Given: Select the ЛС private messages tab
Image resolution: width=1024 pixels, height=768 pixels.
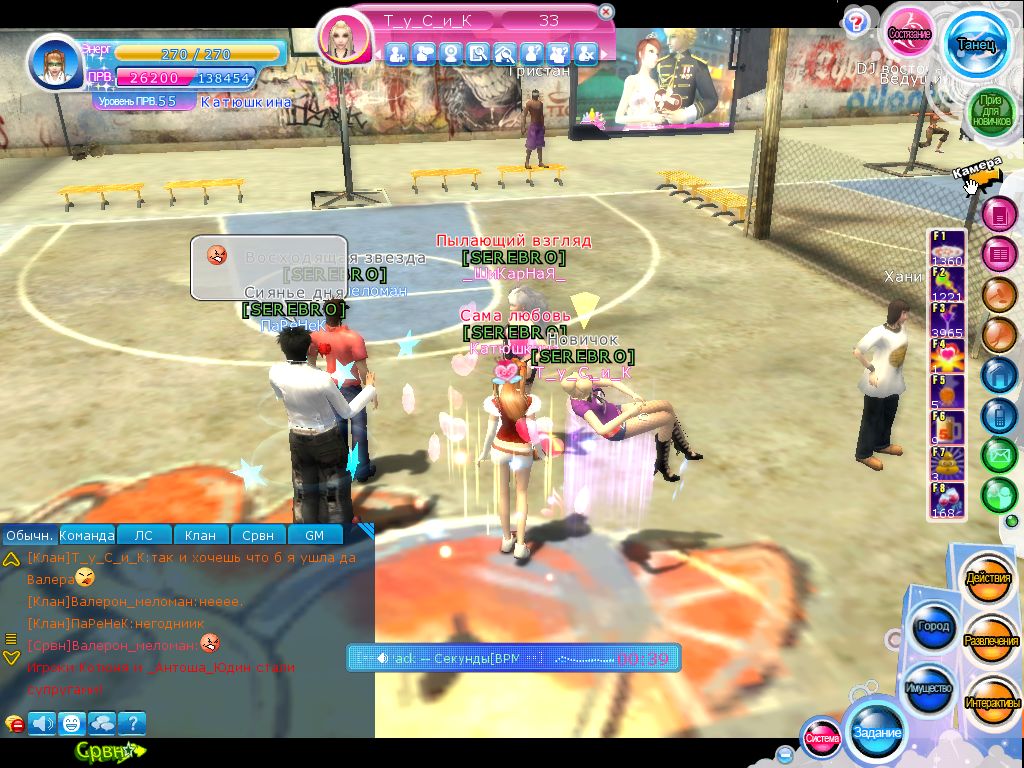Looking at the screenshot, I should coord(145,535).
